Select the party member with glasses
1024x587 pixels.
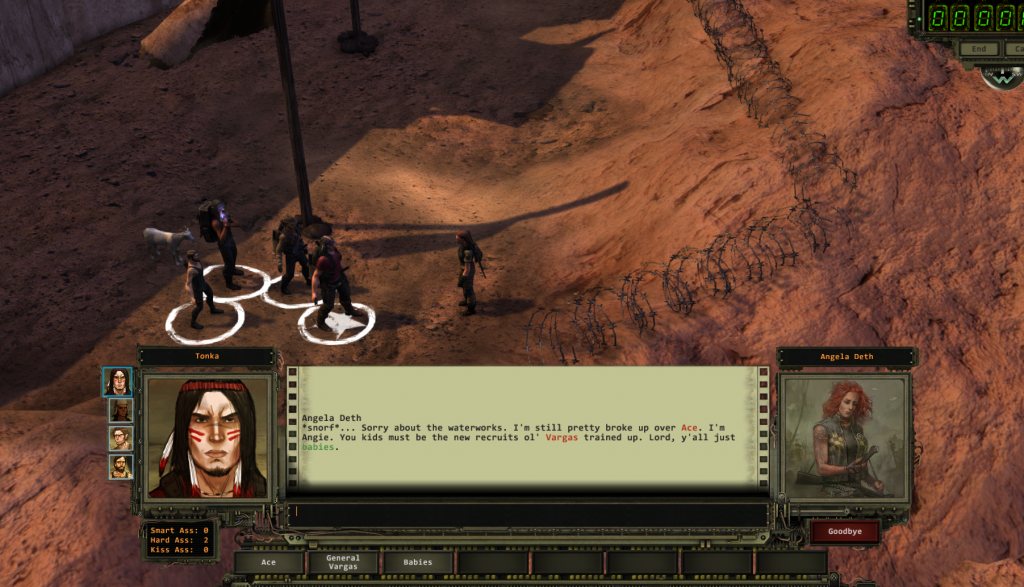click(120, 438)
